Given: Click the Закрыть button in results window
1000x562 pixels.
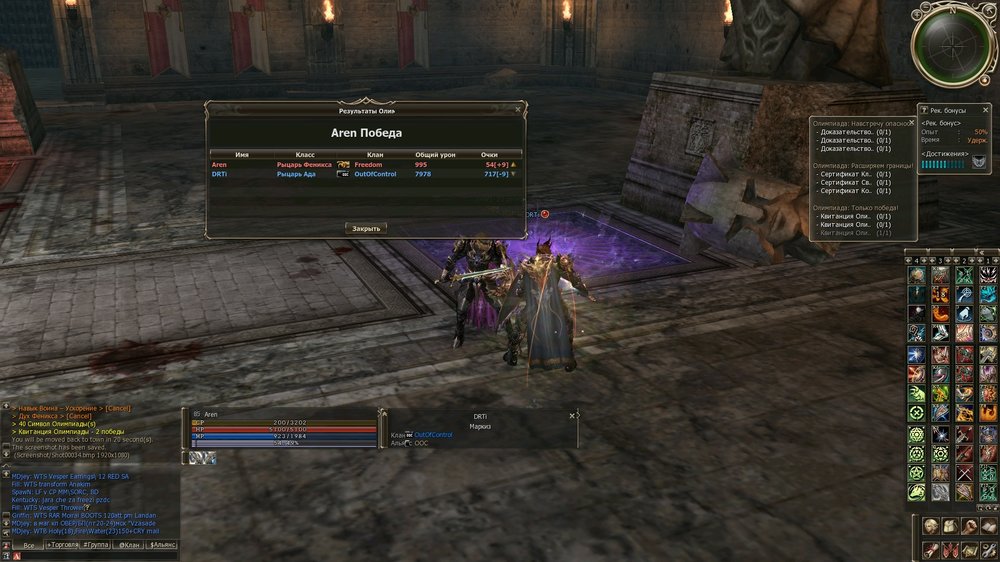Looking at the screenshot, I should pos(366,228).
